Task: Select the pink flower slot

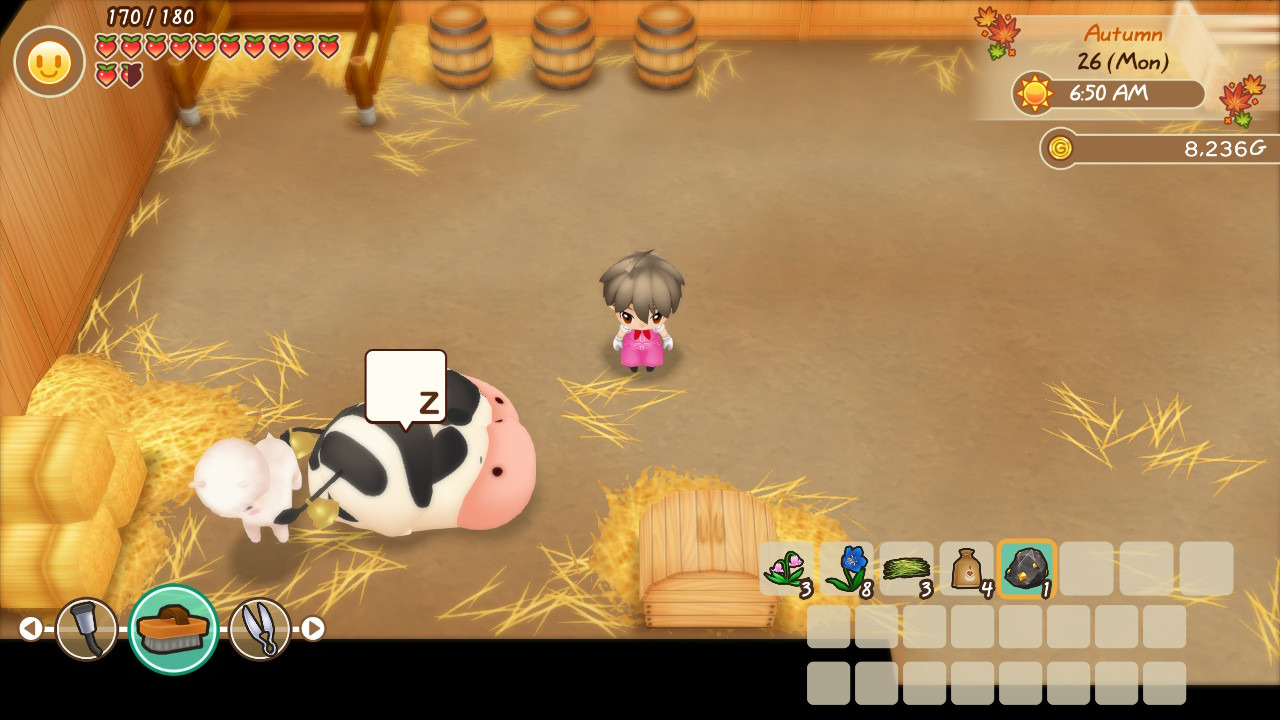Action: coord(787,569)
